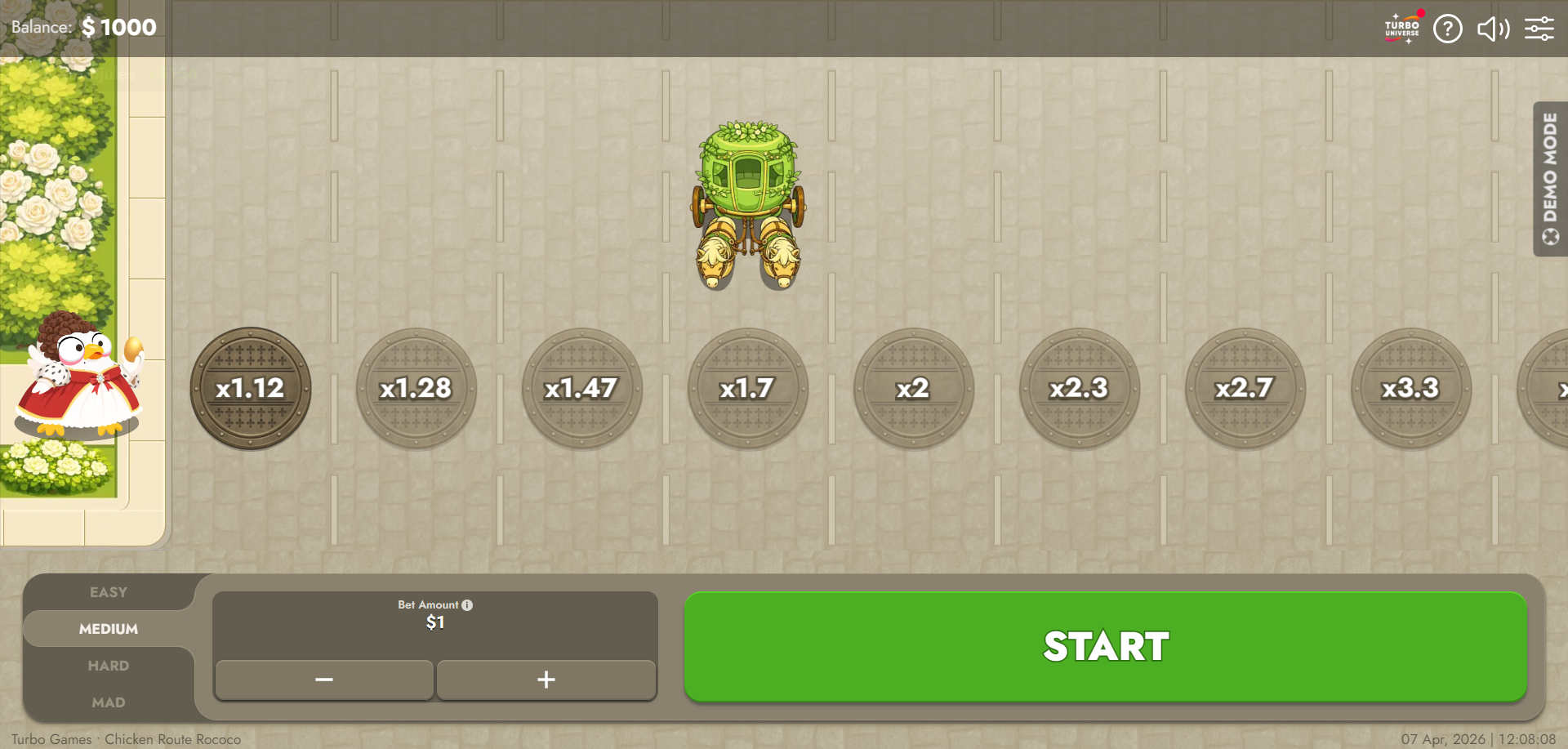Choose Medium difficulty

(x=109, y=629)
